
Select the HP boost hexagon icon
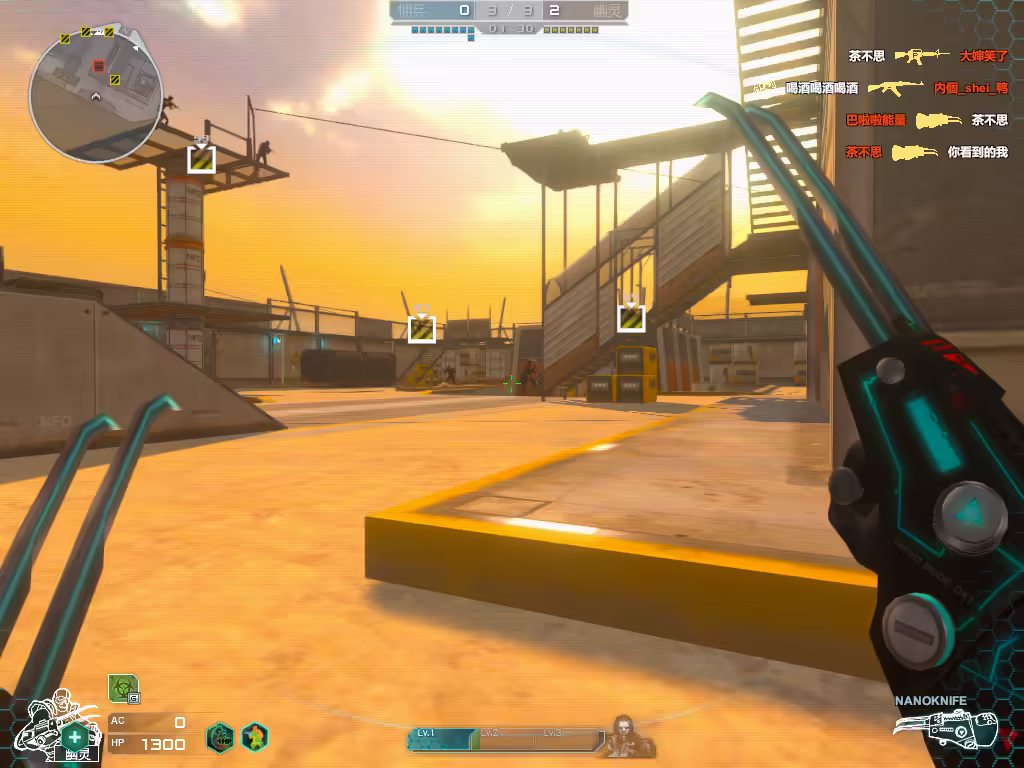pos(220,738)
